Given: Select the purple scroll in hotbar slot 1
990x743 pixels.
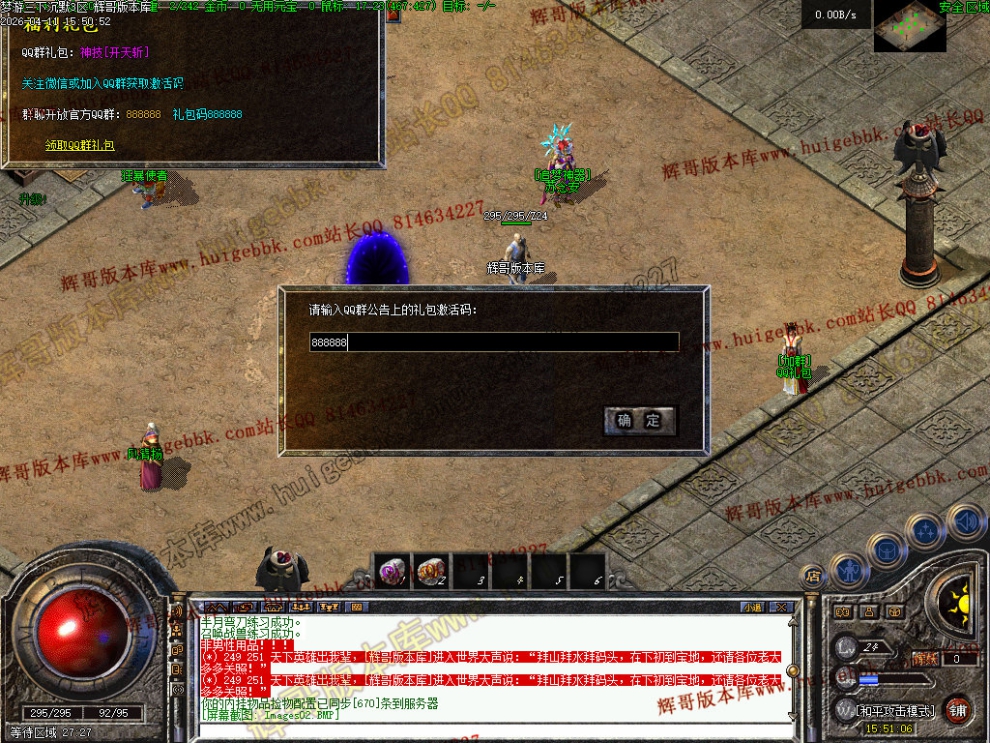Looking at the screenshot, I should [x=391, y=571].
